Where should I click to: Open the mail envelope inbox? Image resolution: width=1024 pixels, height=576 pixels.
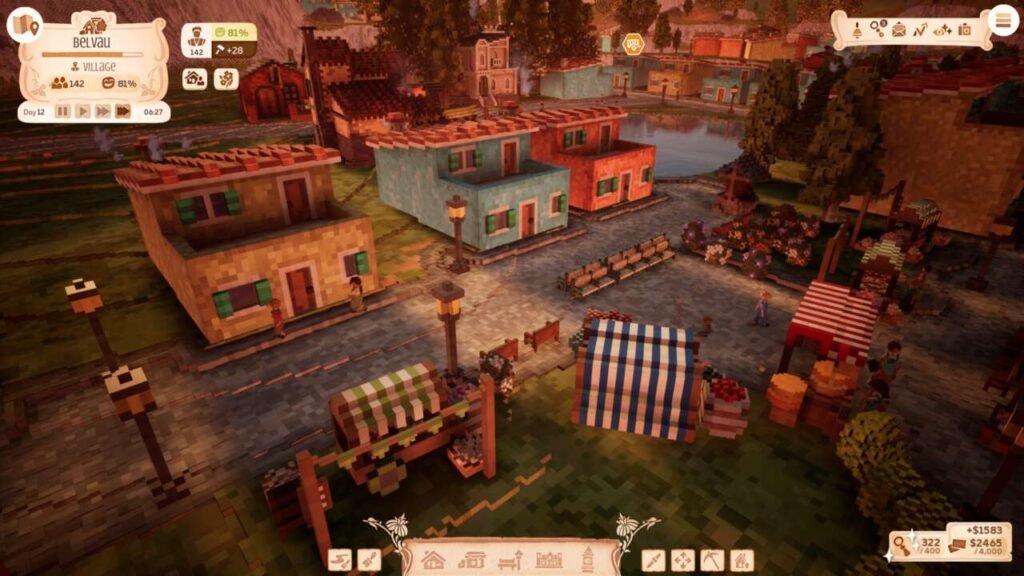pos(899,29)
